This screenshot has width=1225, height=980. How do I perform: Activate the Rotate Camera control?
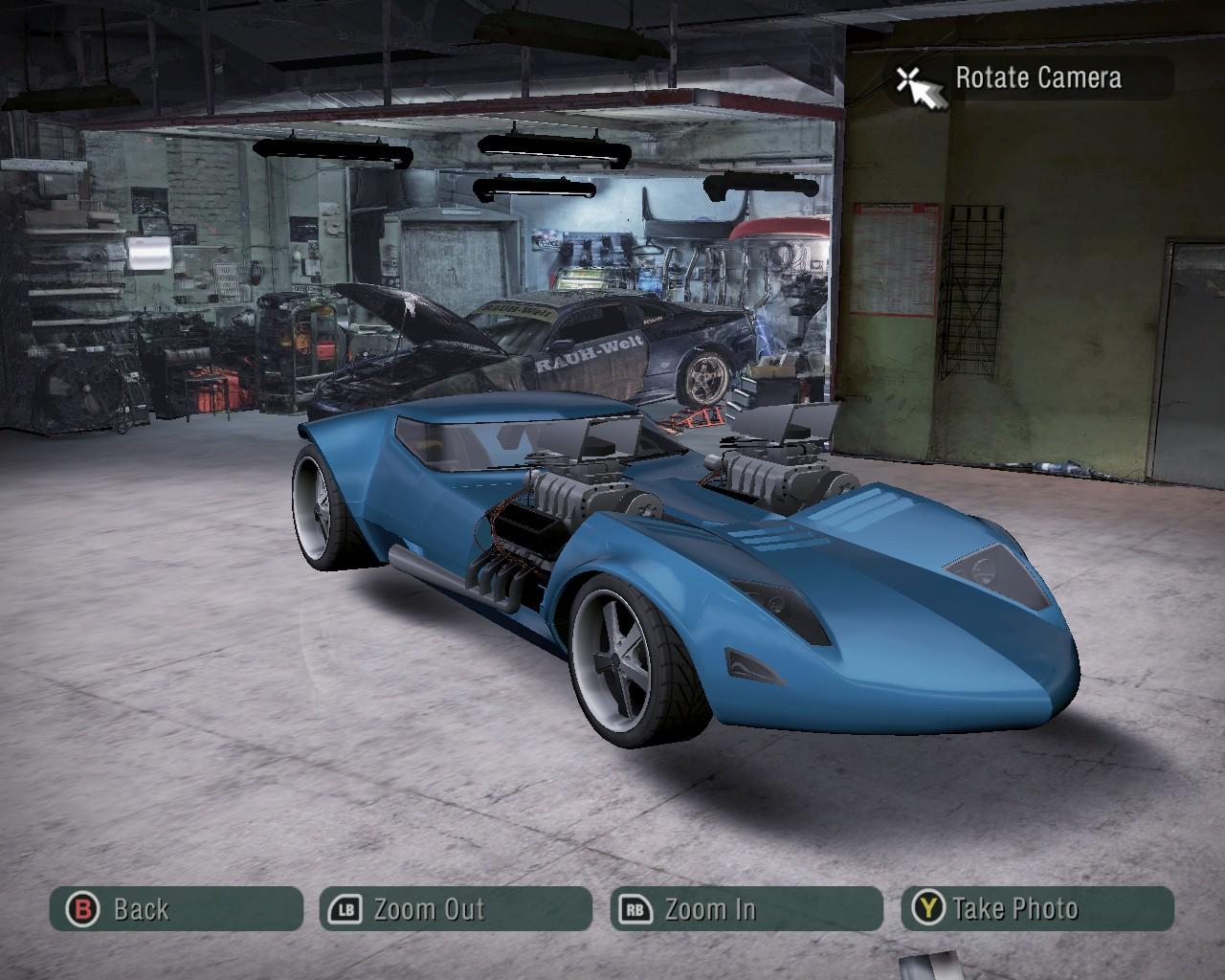point(1036,78)
